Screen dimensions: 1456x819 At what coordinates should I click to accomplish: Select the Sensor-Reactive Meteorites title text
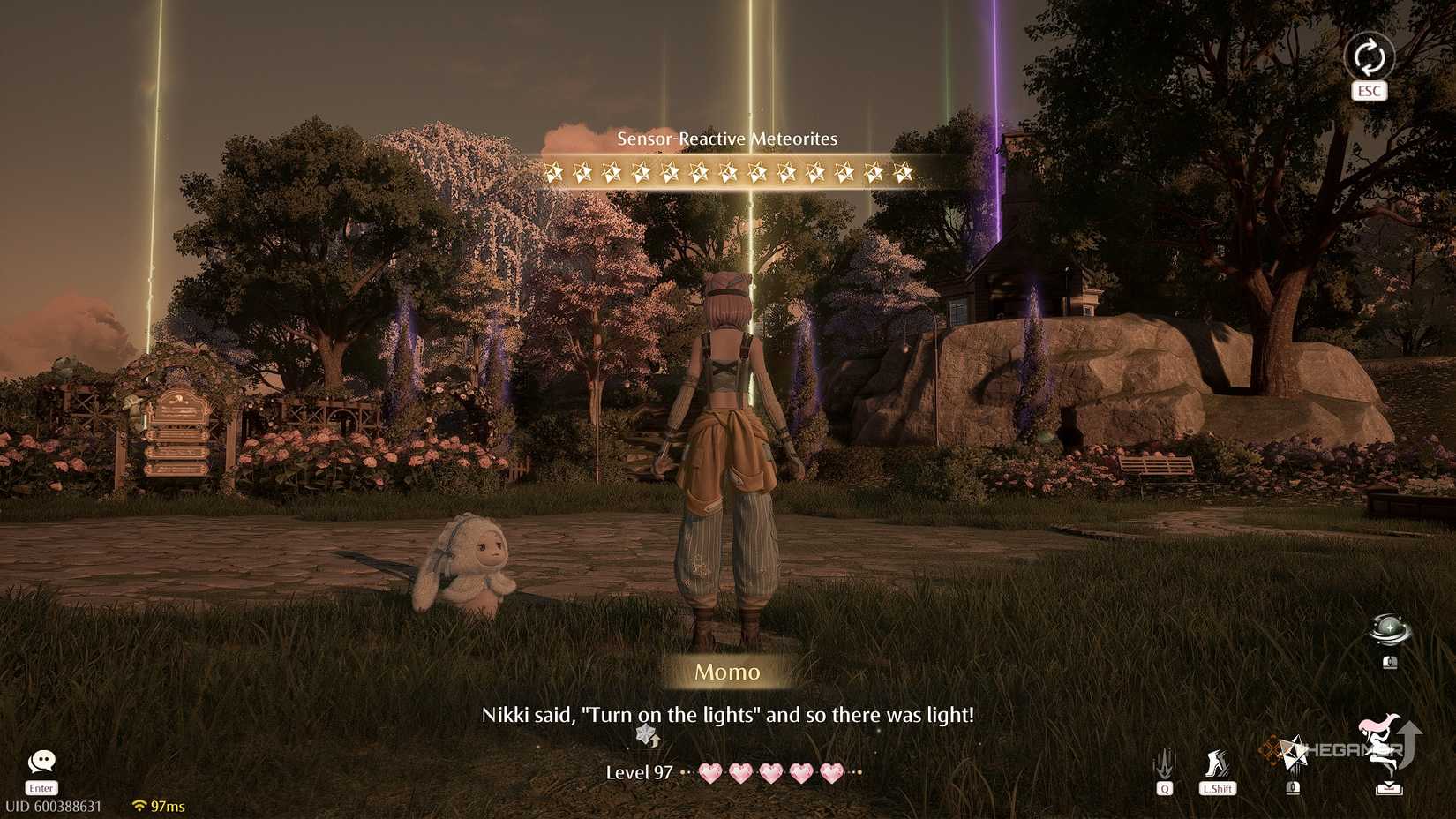pos(727,139)
